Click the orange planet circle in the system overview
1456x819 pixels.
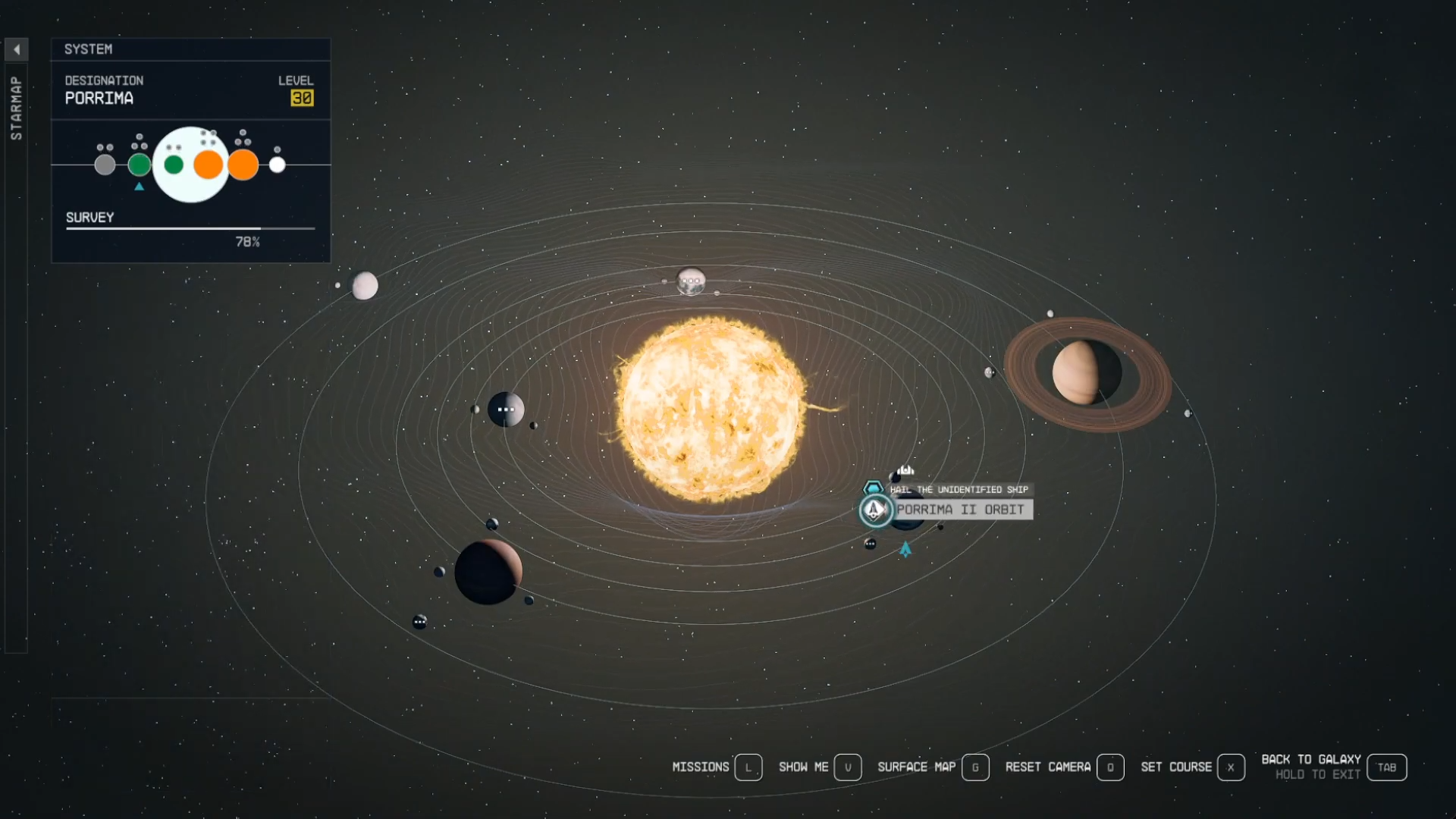(209, 164)
